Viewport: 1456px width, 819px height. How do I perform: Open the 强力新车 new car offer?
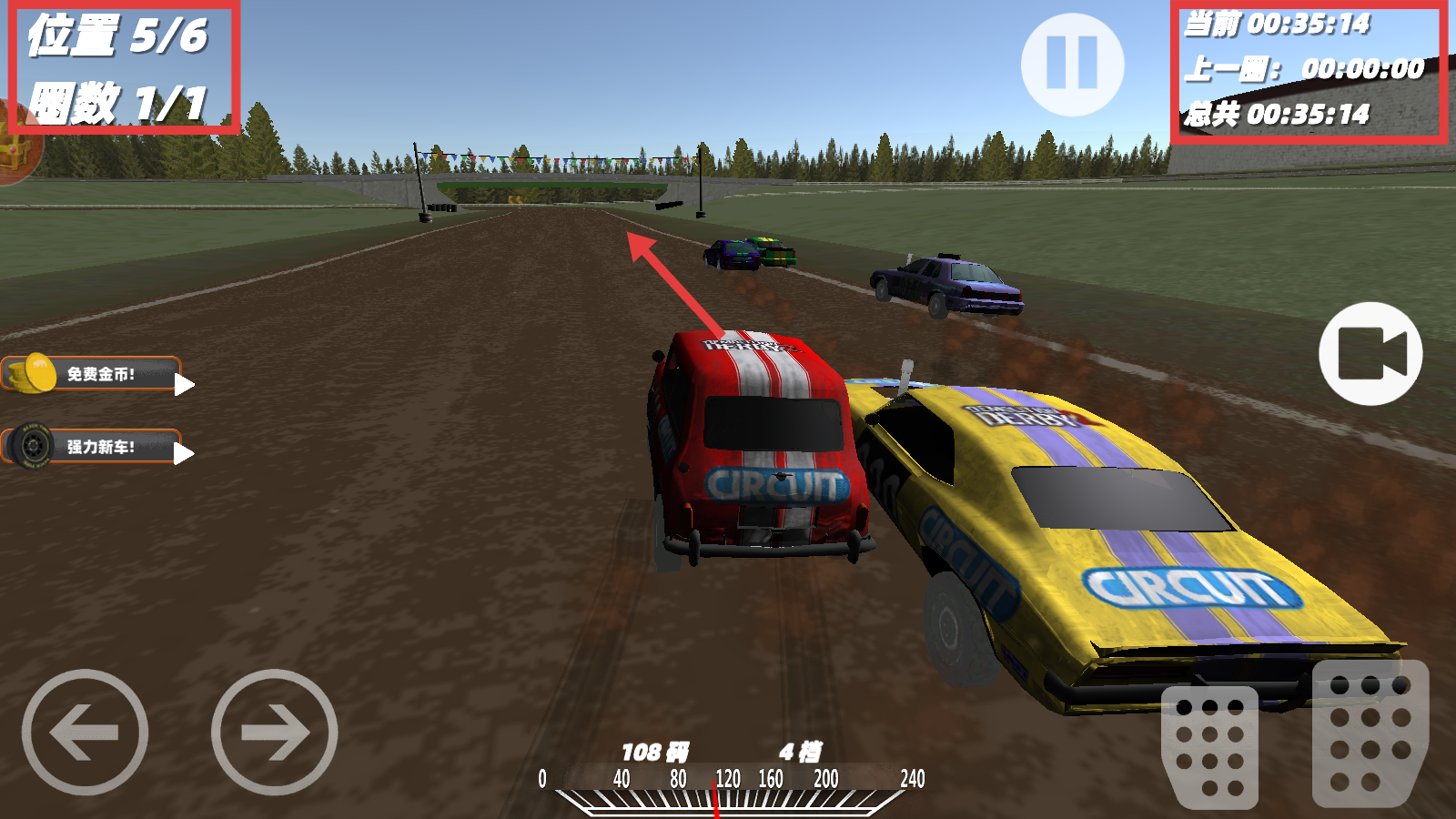[x=96, y=447]
